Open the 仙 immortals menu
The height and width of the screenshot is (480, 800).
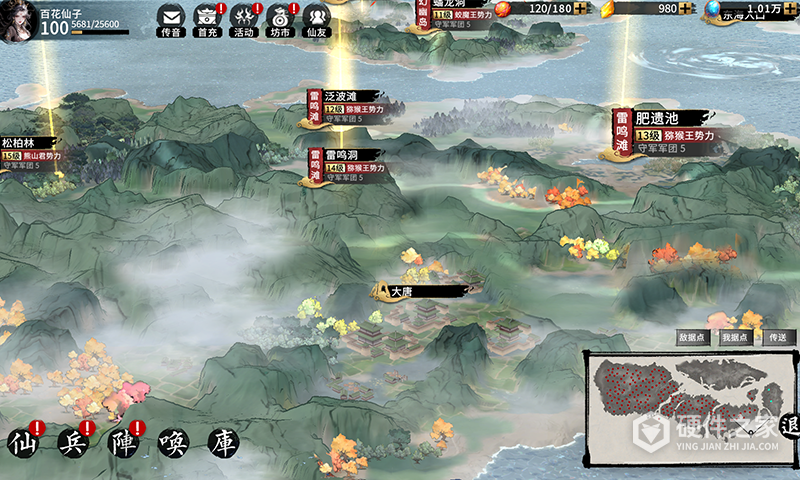(27, 441)
